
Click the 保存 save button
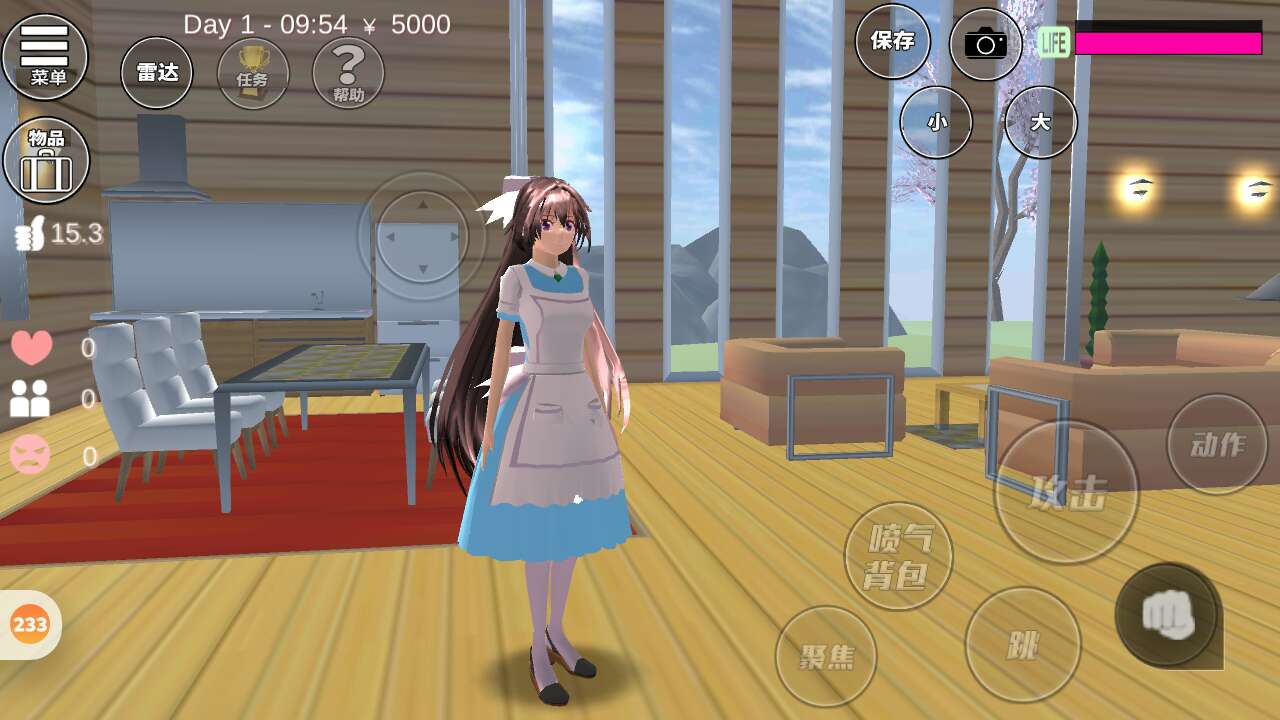pyautogui.click(x=893, y=41)
